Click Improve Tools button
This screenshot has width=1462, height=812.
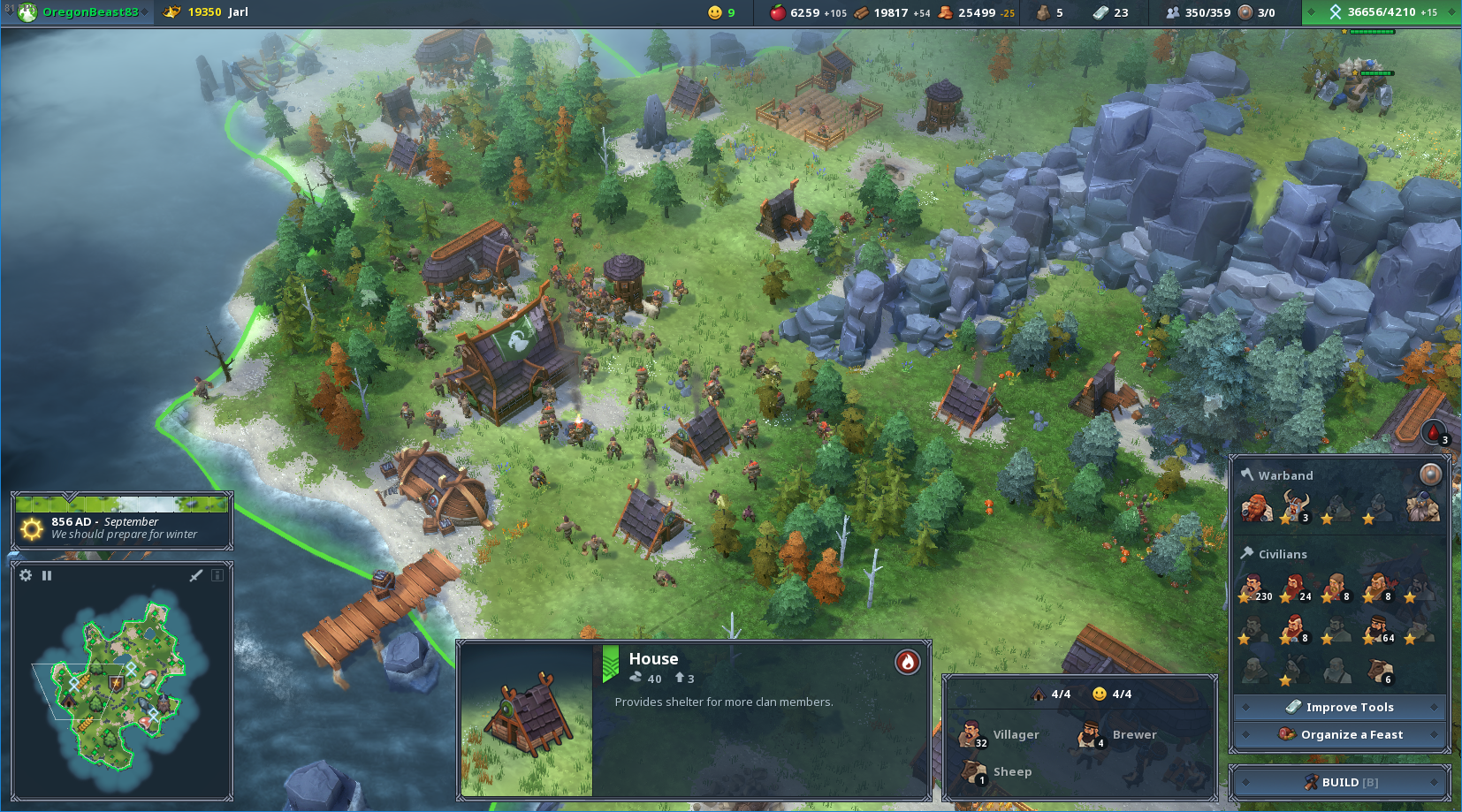[x=1340, y=707]
